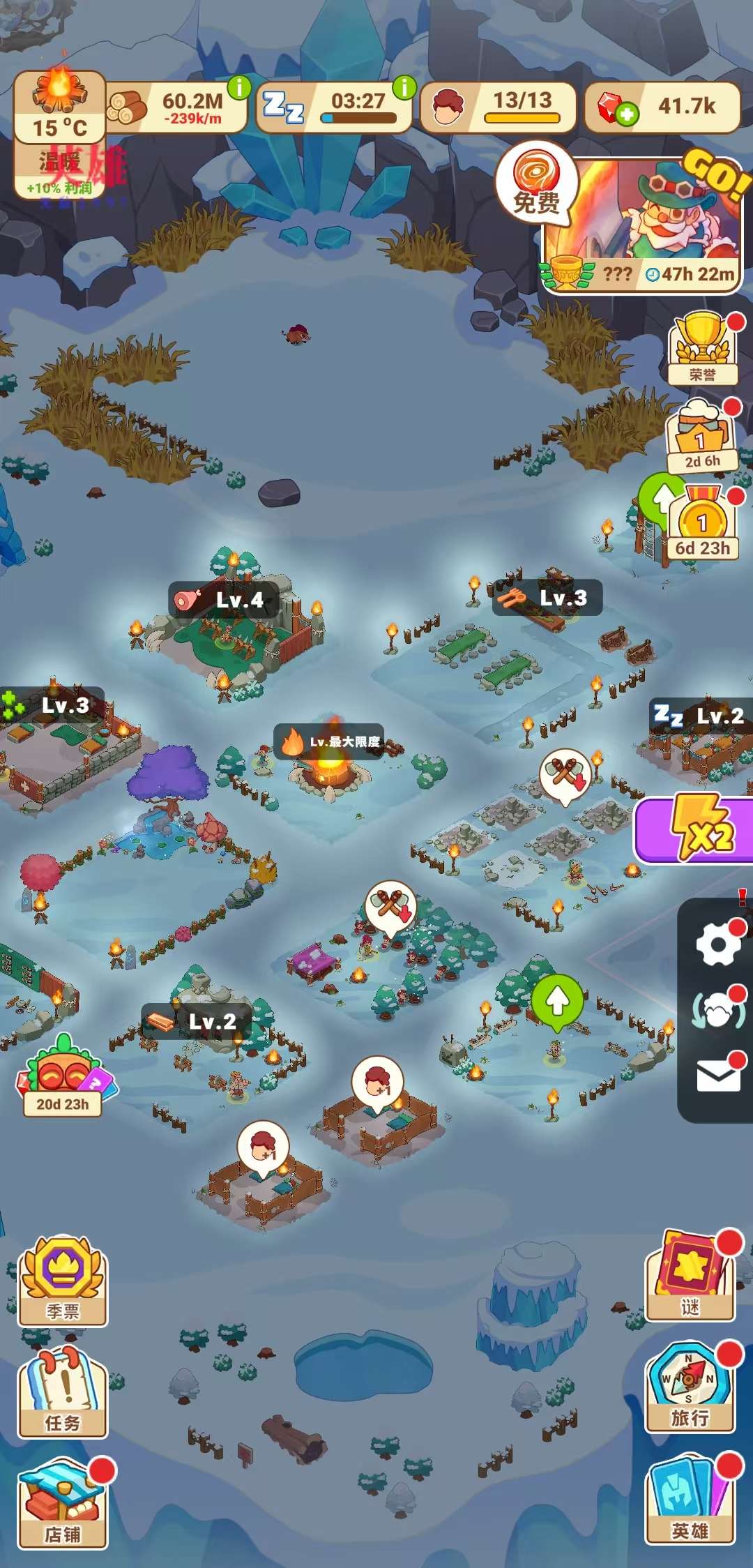Open the 季票 season pass
753x1568 pixels.
click(63, 1282)
